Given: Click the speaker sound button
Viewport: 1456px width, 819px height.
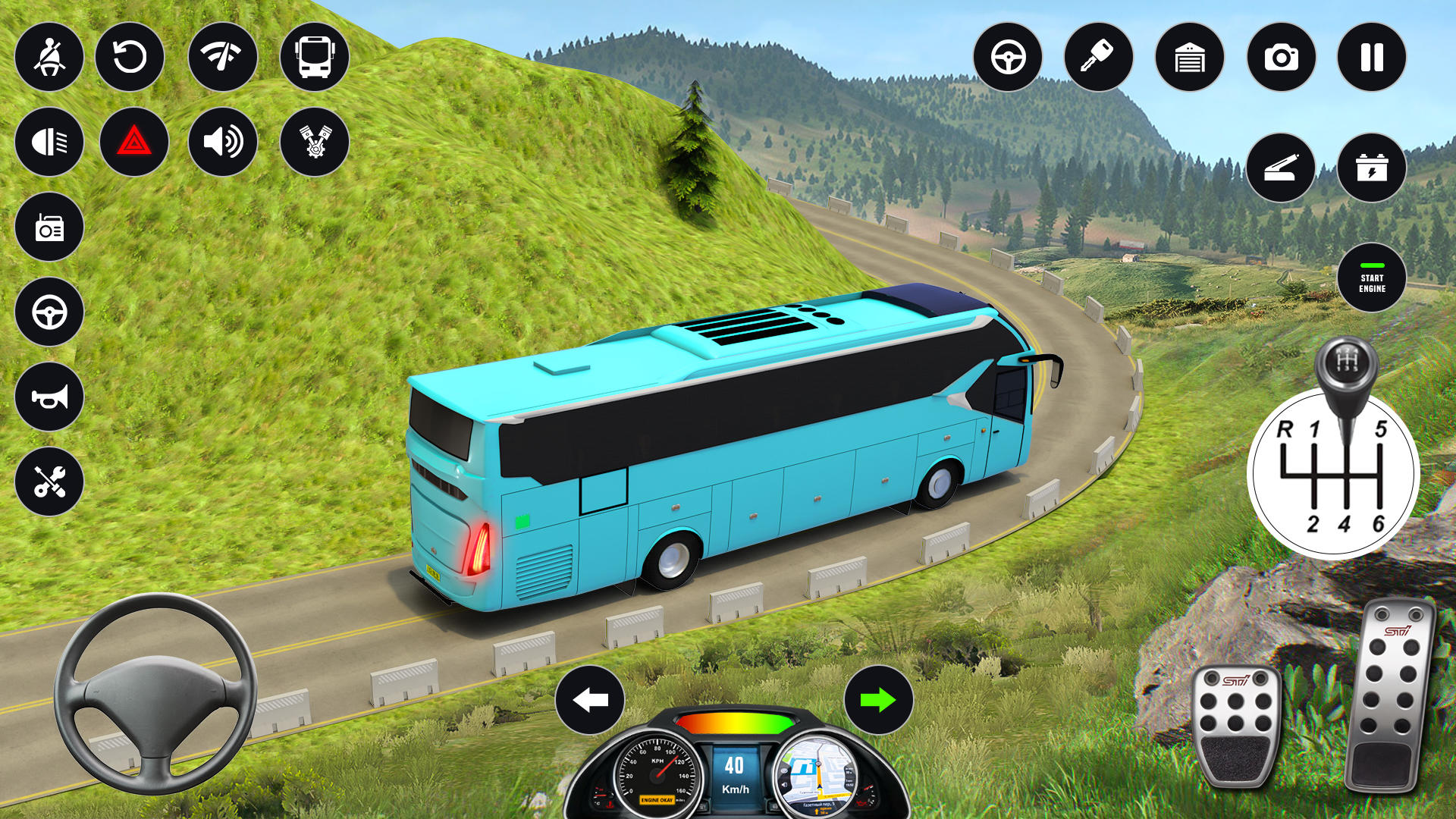Looking at the screenshot, I should point(222,142).
